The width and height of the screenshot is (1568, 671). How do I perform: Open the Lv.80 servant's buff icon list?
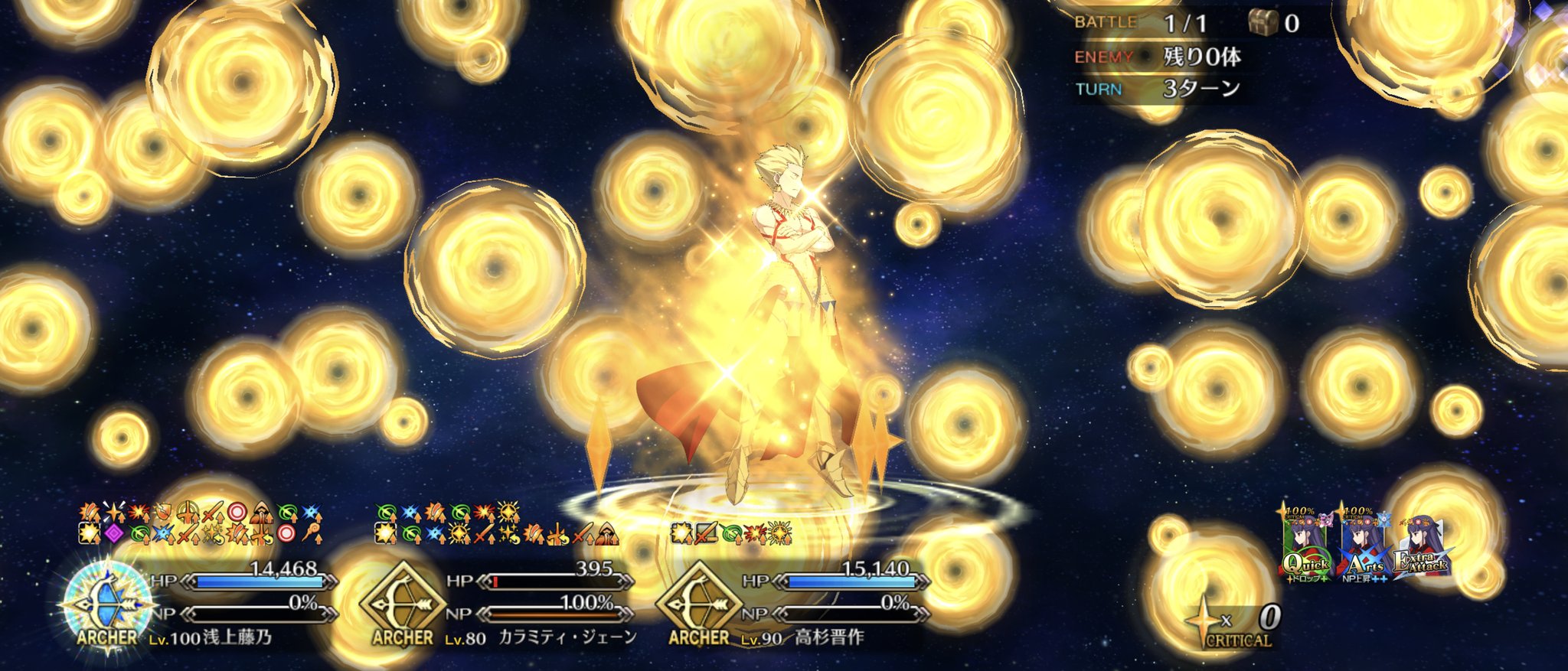(497, 523)
